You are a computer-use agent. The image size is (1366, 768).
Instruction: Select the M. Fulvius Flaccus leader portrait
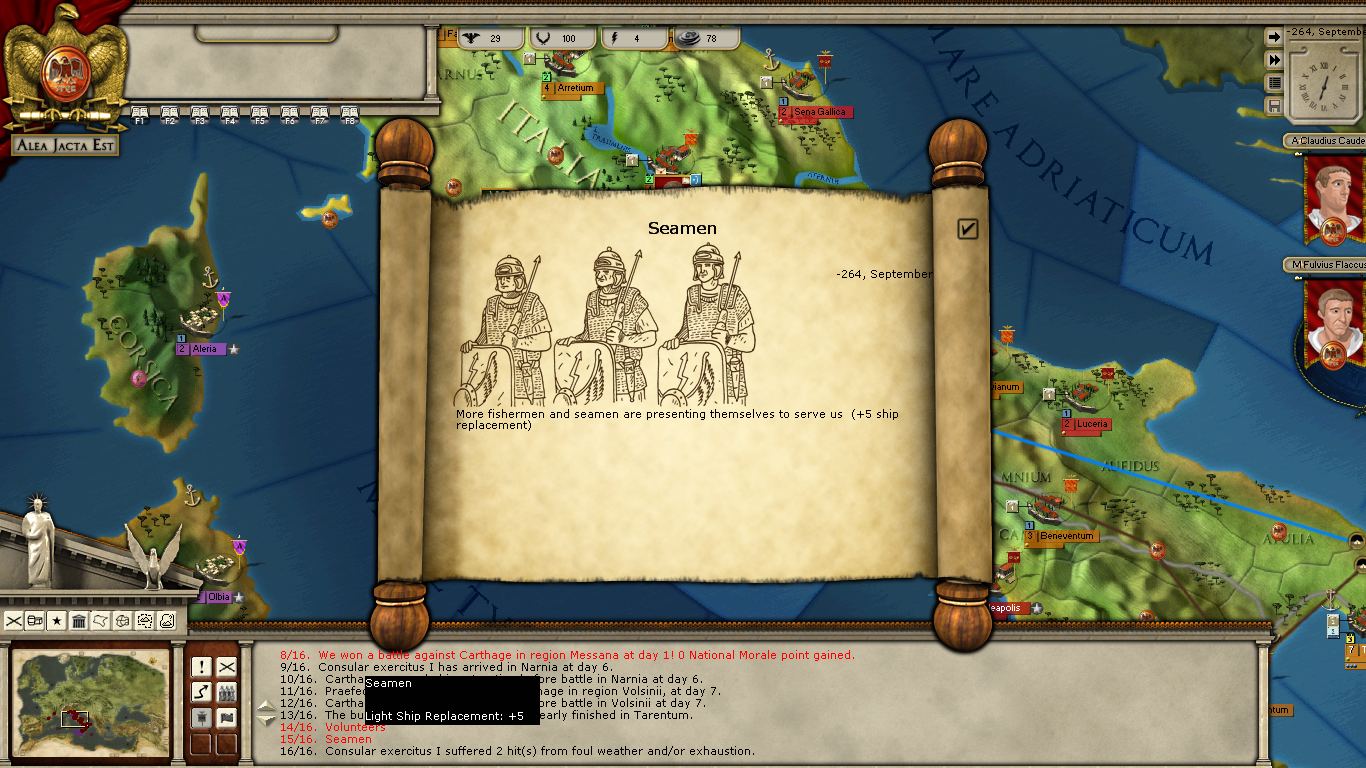[1333, 320]
